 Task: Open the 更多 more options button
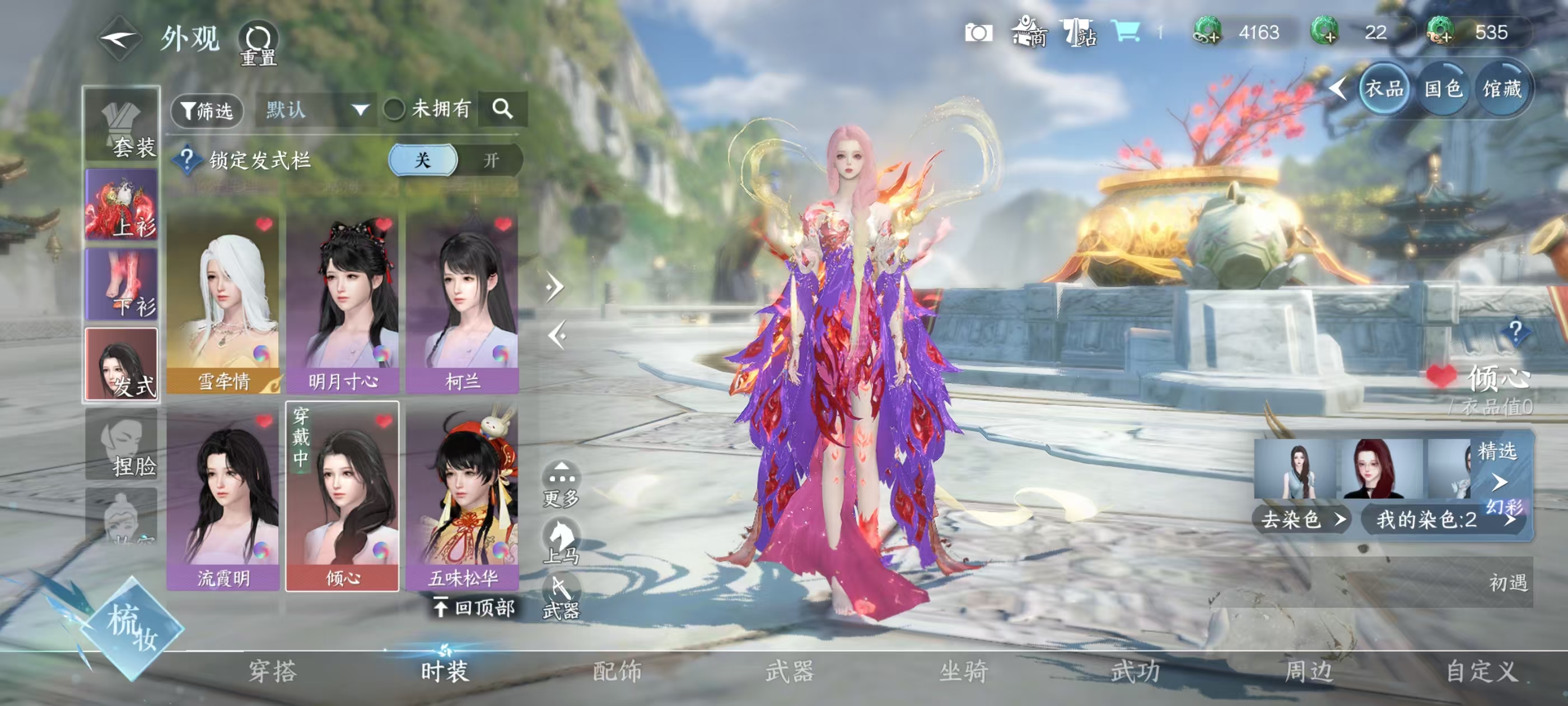561,484
